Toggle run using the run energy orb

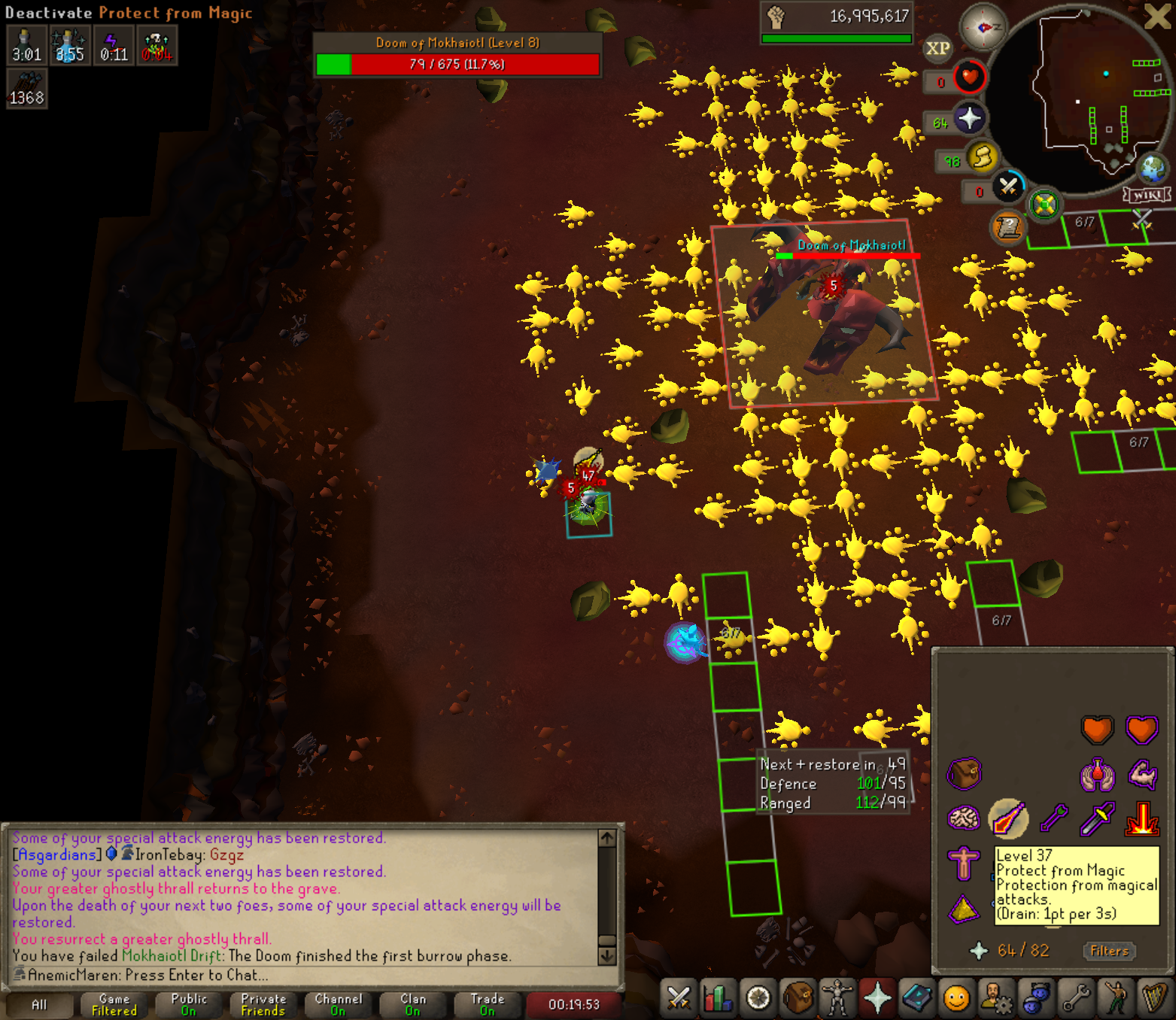982,157
